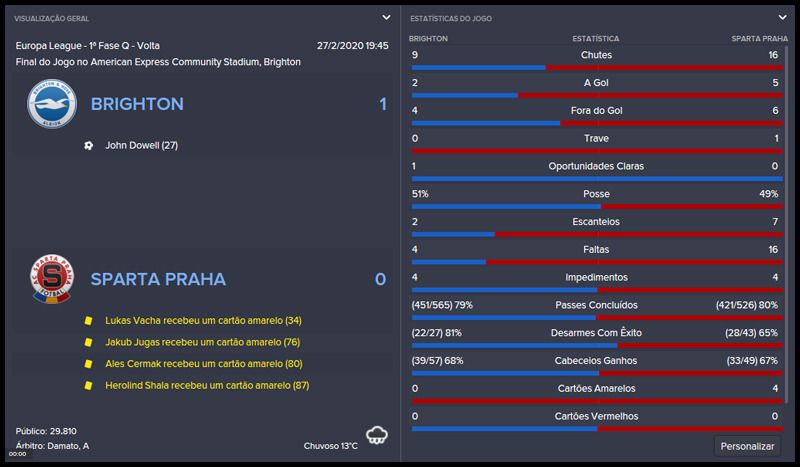Expand the Estatísticas do Jogo dropdown arrow
800x467 pixels.
[780, 18]
